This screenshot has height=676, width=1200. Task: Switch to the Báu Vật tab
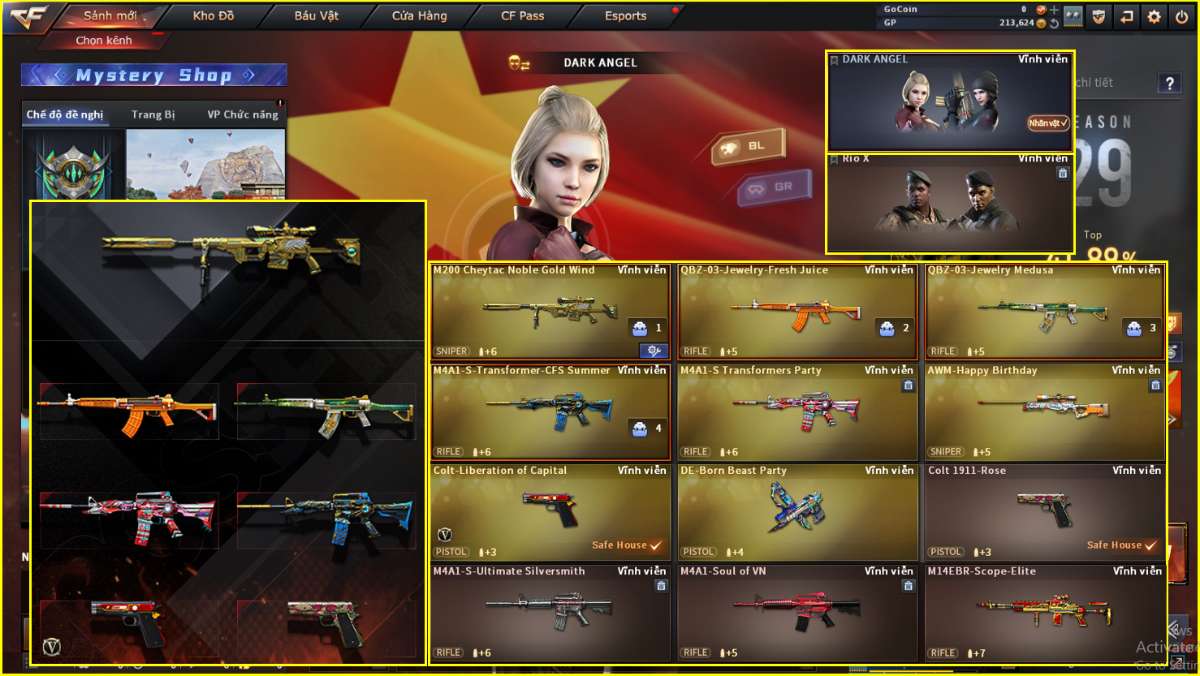[x=317, y=16]
